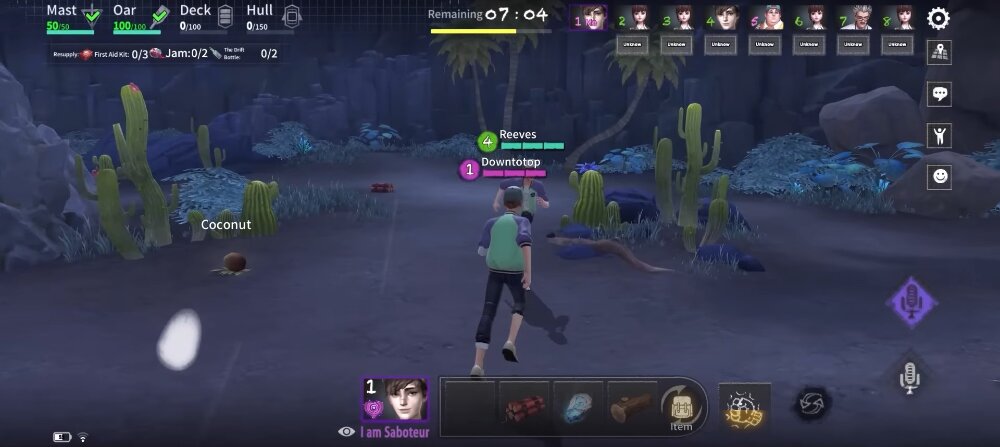
Task: Toggle the white microphone button
Action: click(909, 376)
